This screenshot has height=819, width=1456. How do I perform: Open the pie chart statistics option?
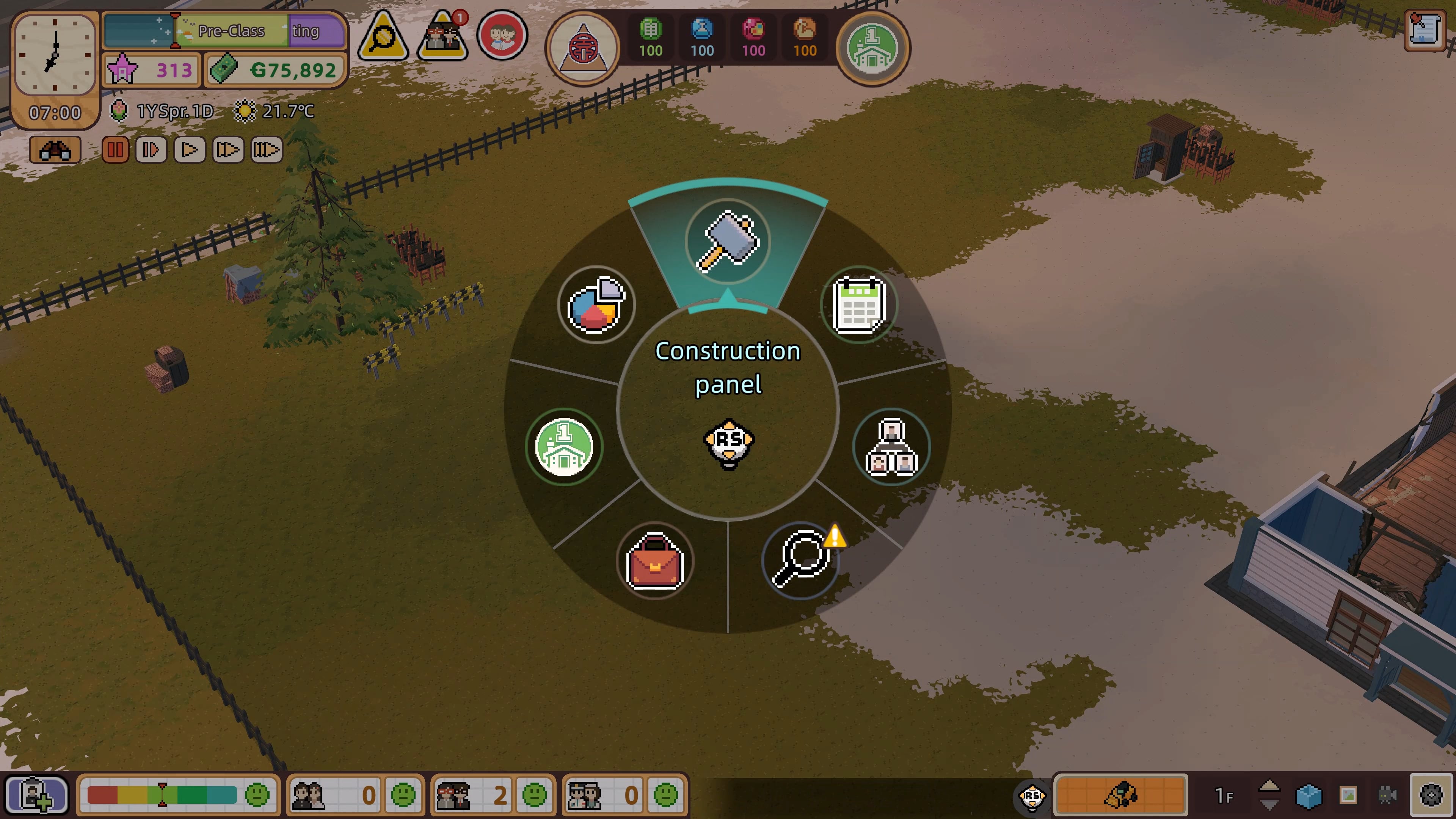click(596, 304)
